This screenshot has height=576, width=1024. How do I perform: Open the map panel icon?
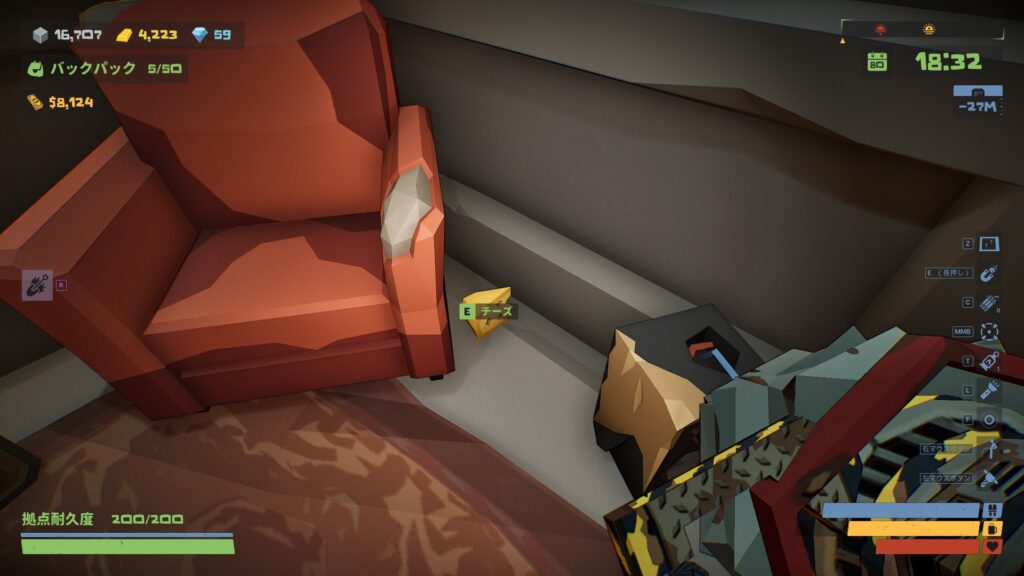pos(989,244)
